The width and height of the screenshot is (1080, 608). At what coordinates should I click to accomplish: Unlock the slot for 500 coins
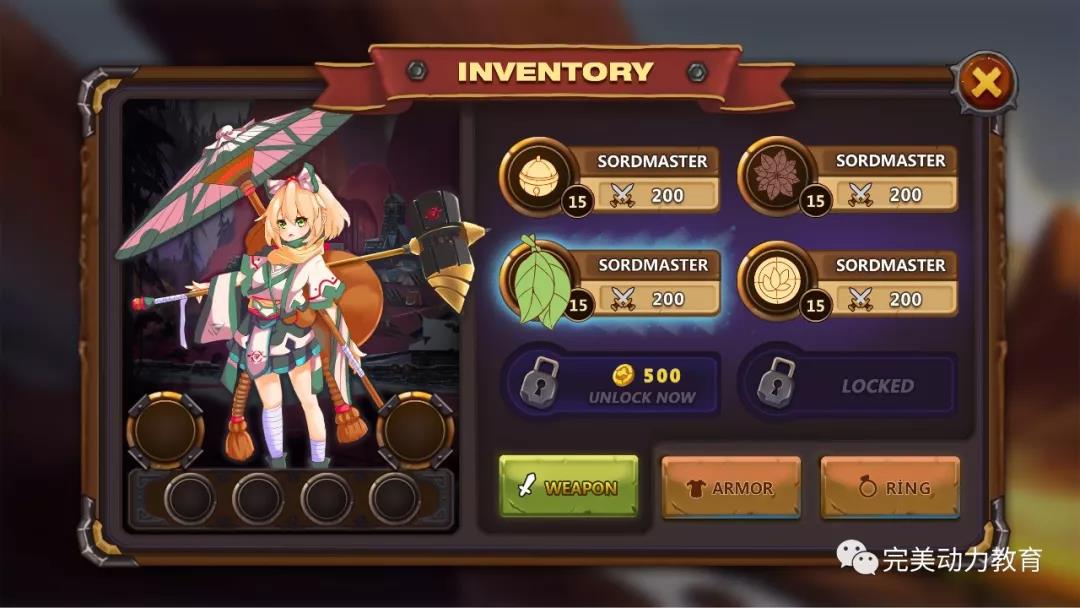612,385
